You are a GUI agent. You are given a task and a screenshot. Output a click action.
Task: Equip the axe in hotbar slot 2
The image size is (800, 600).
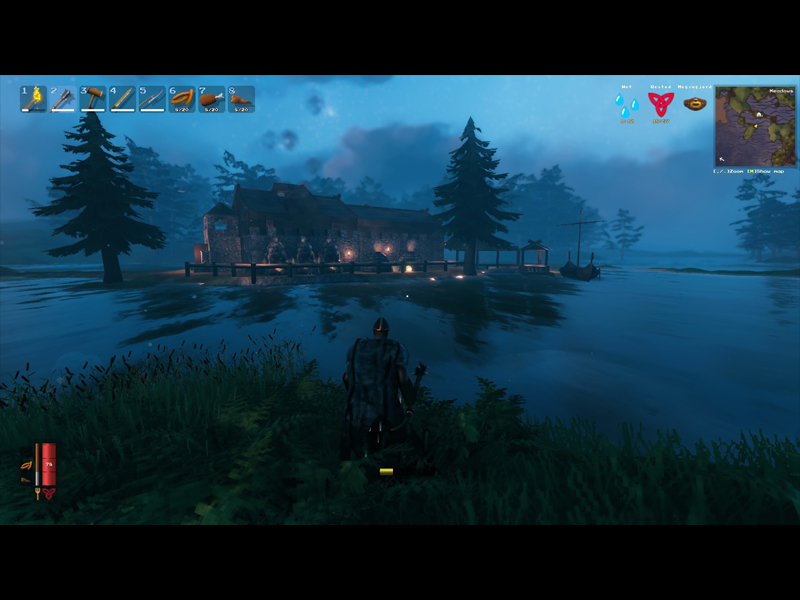(x=63, y=98)
